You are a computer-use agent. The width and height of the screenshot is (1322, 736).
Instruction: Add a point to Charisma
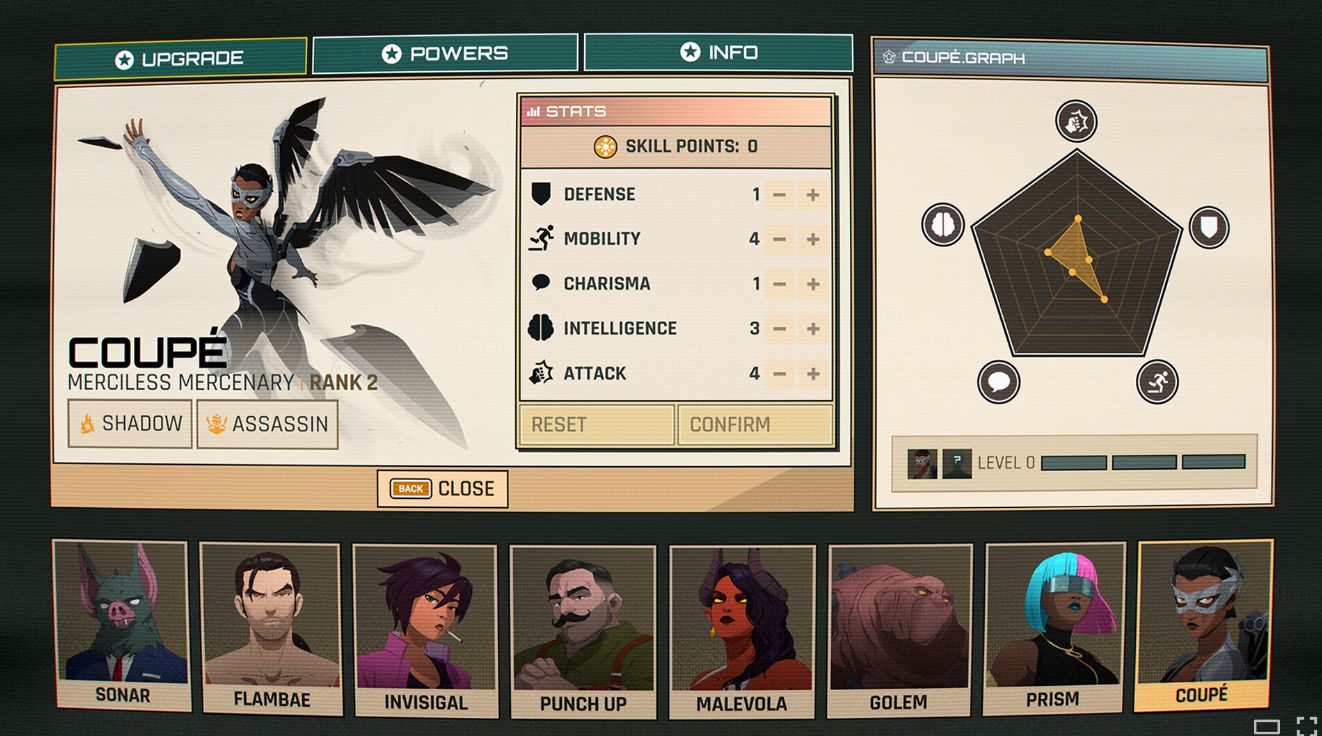[813, 285]
